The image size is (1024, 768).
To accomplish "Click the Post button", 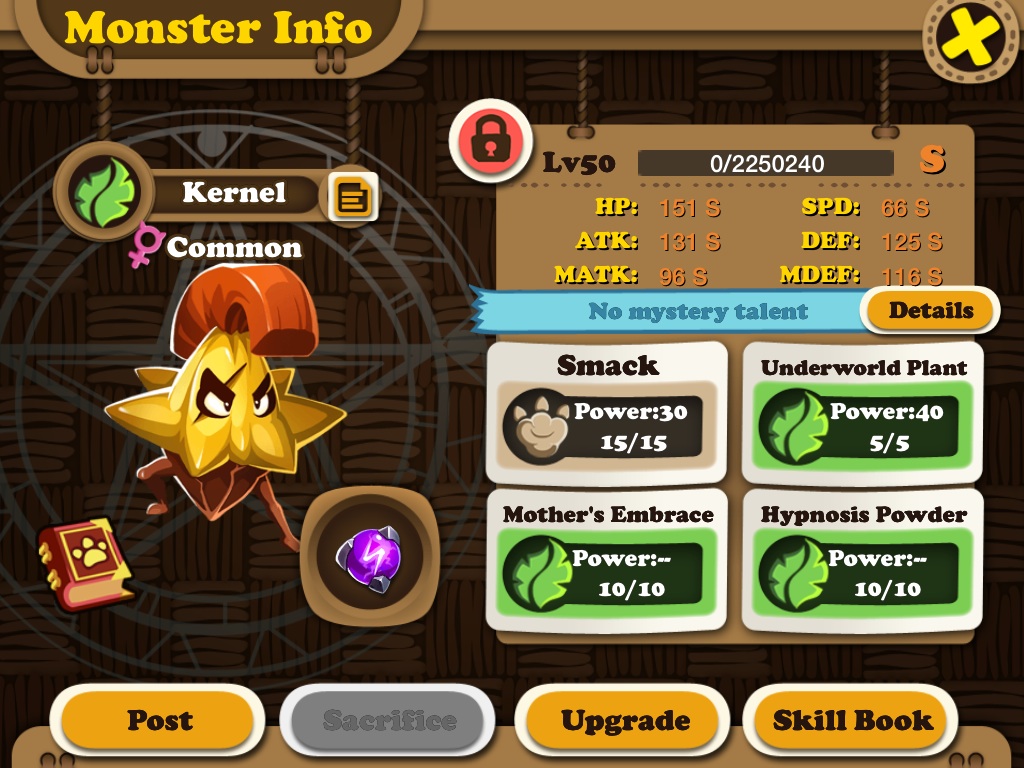I will 158,720.
